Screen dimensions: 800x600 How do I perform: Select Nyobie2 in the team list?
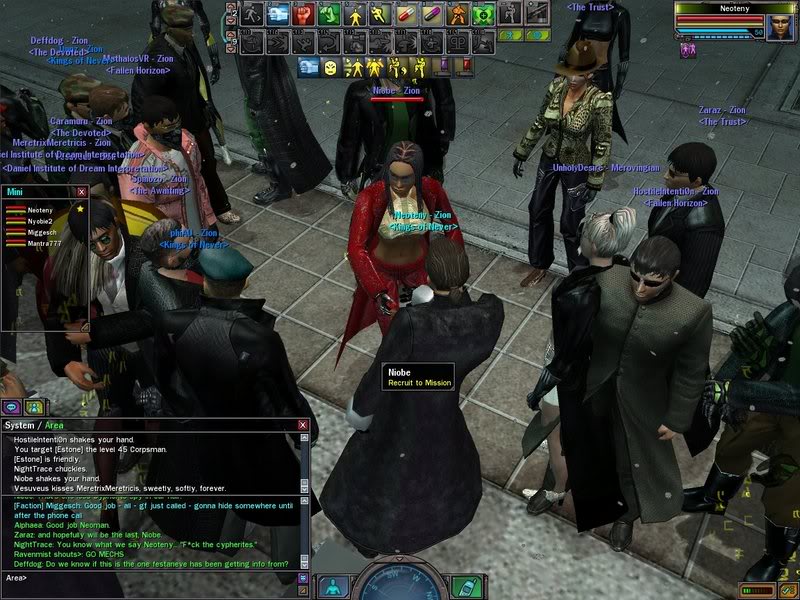40,222
